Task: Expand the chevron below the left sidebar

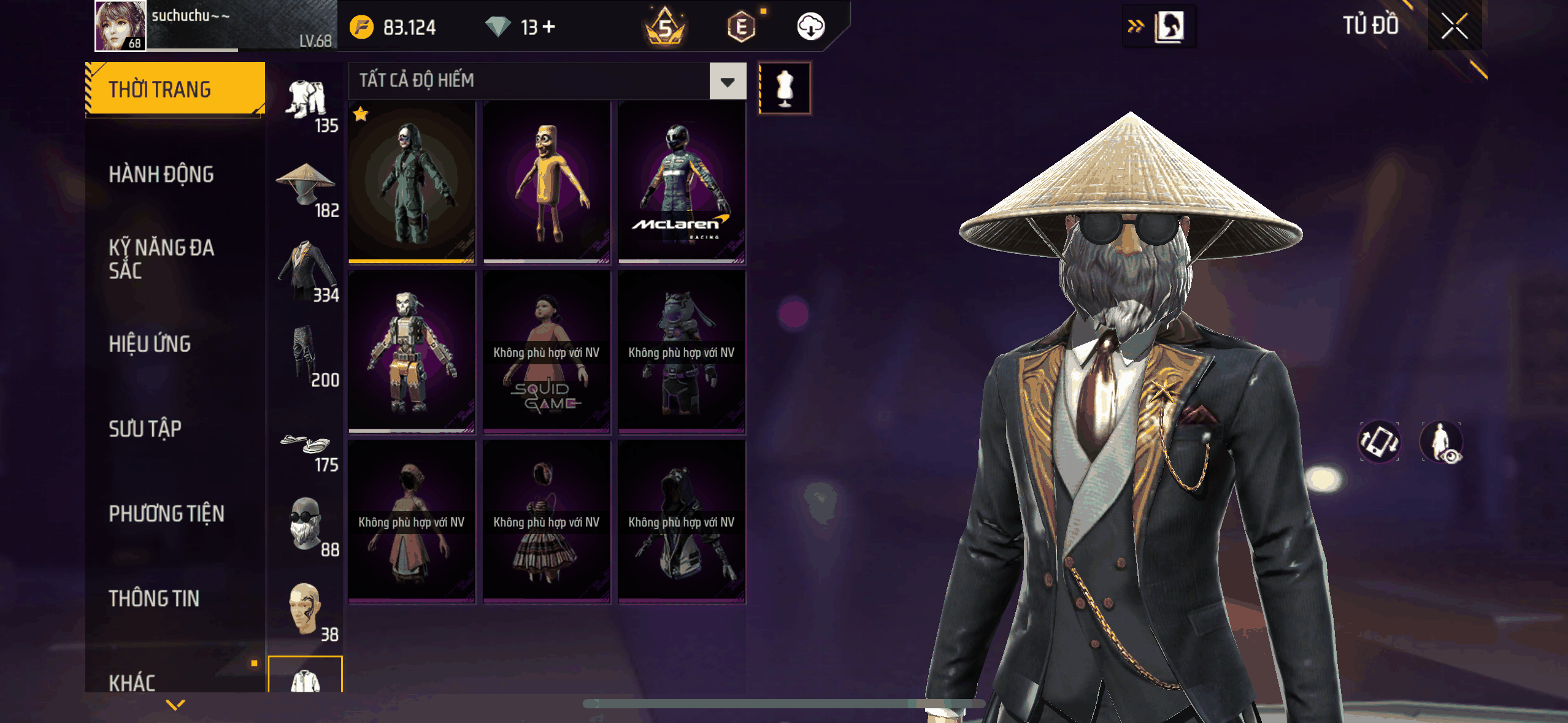Action: pos(175,705)
